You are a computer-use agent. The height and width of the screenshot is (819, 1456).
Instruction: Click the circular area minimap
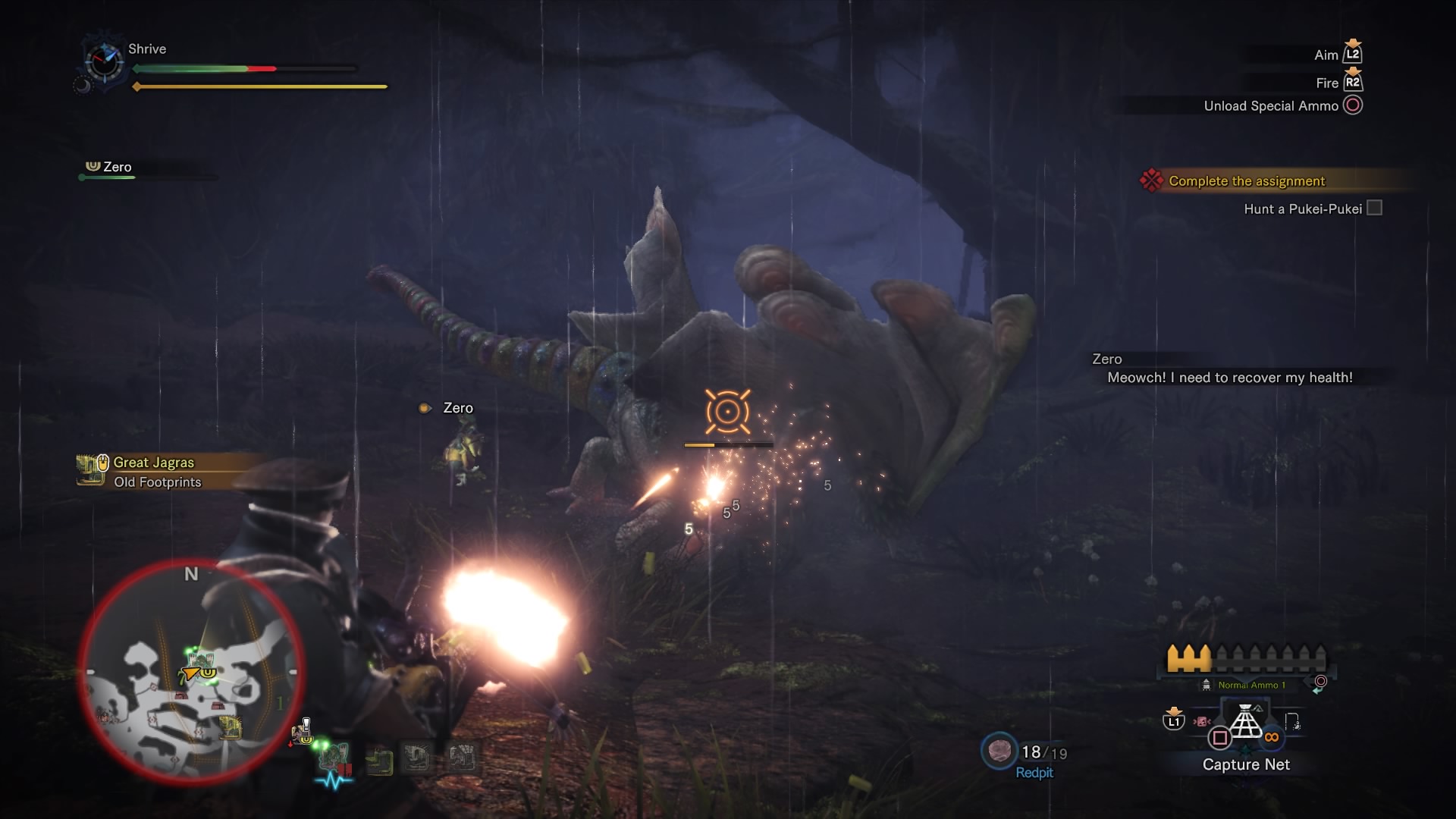point(191,671)
